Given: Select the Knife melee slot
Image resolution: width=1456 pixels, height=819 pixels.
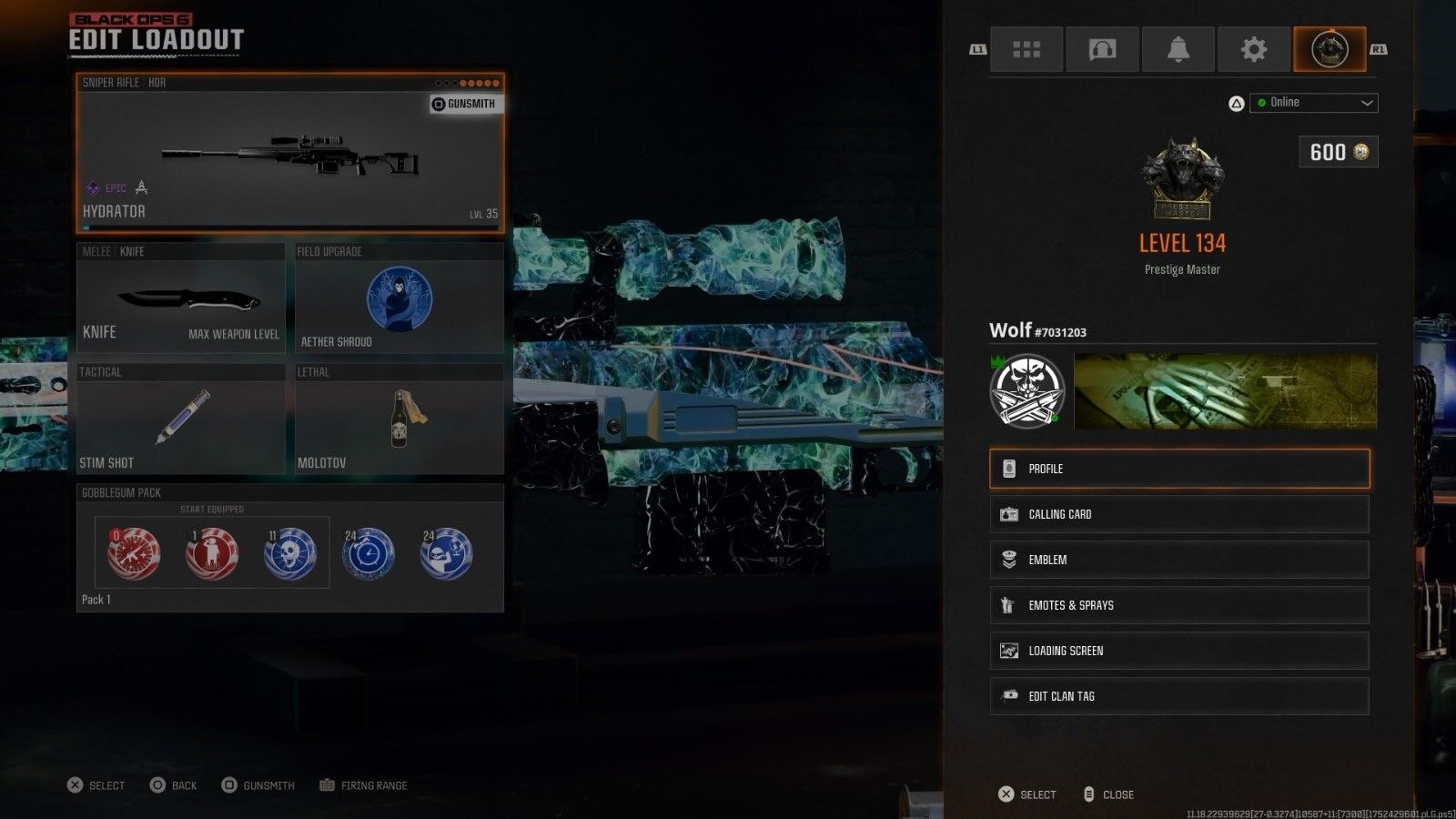Looking at the screenshot, I should click(x=182, y=300).
